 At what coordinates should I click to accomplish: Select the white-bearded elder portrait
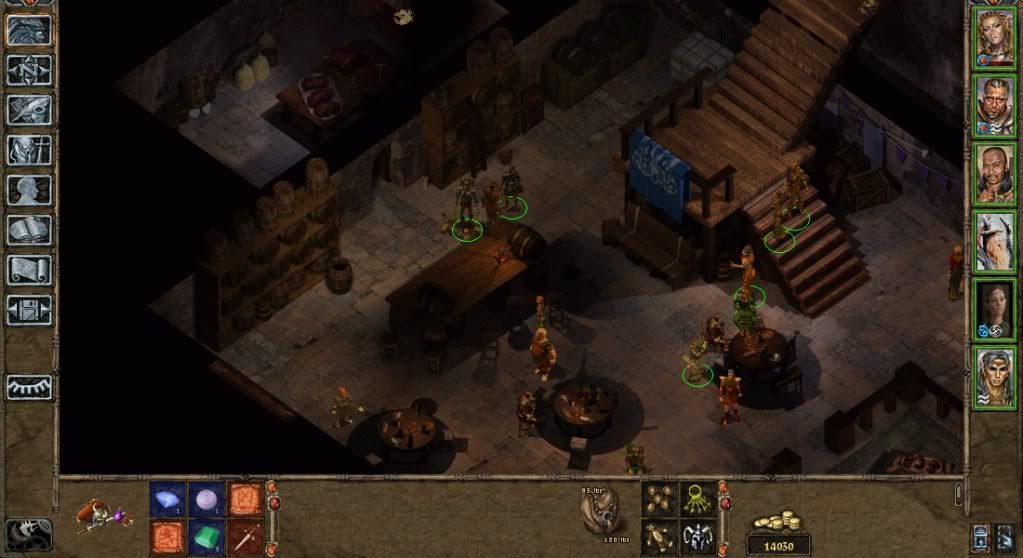(995, 241)
